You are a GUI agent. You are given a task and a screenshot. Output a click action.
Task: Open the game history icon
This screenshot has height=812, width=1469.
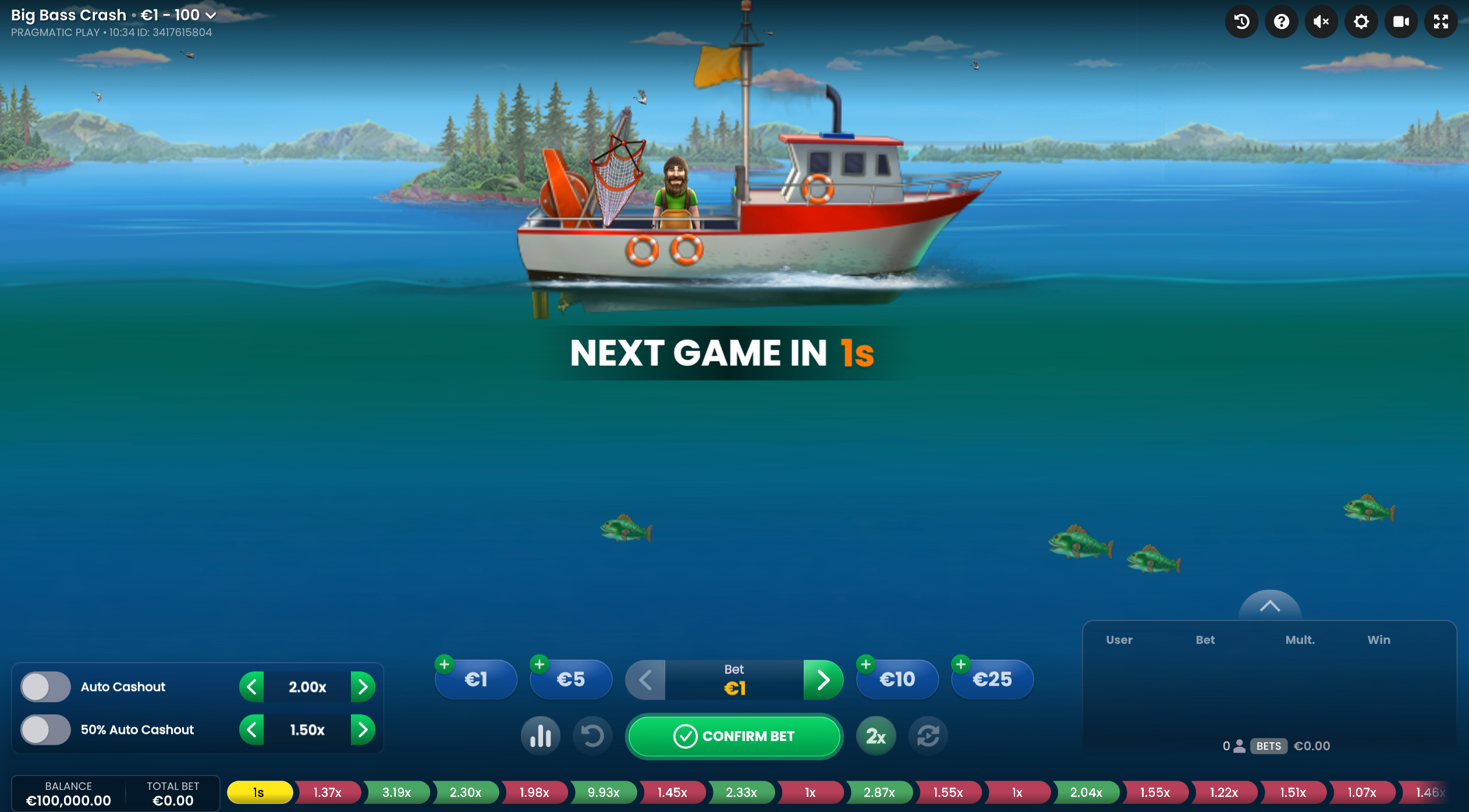pyautogui.click(x=1241, y=22)
